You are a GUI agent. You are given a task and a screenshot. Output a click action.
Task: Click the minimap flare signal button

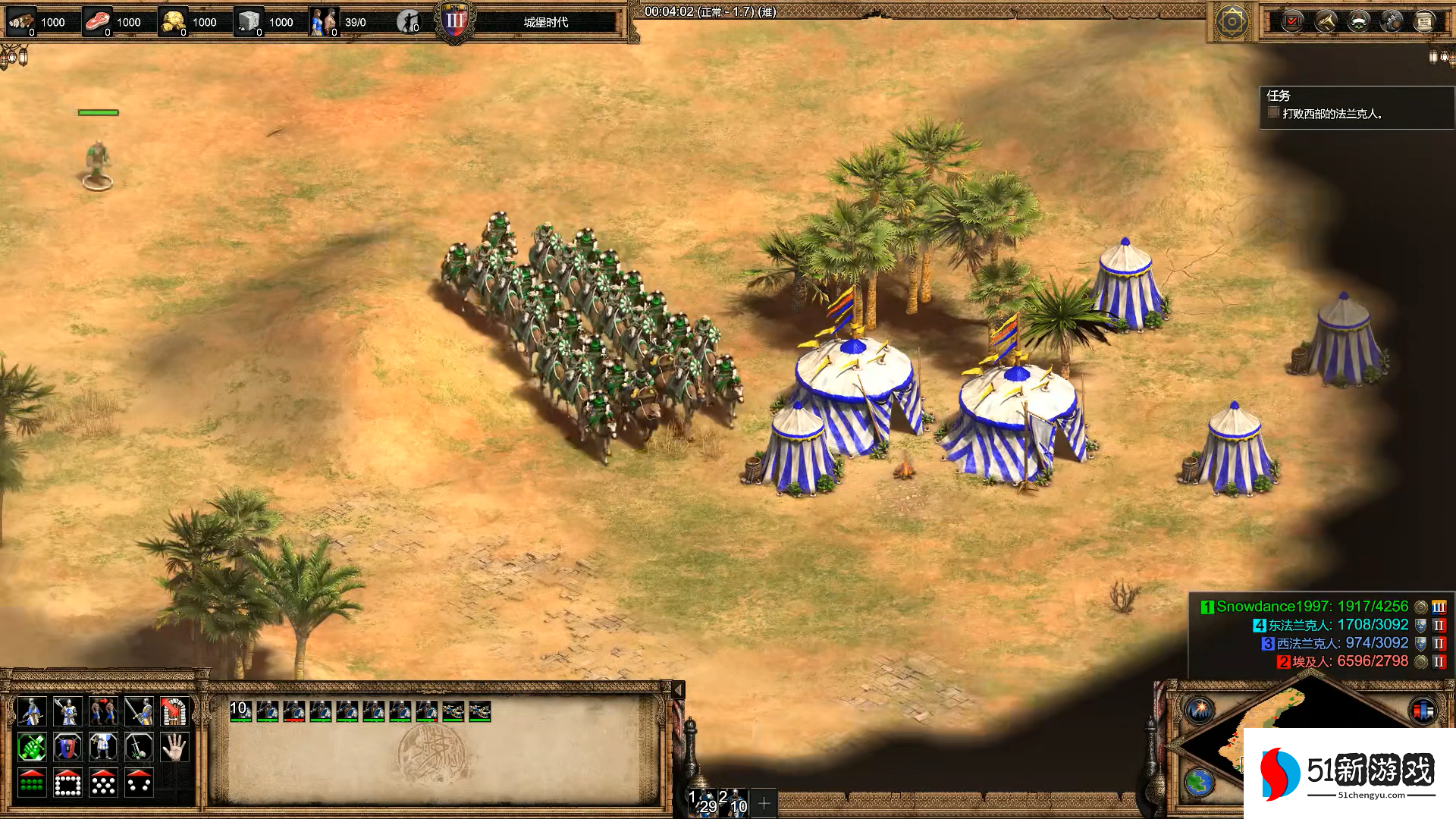pyautogui.click(x=1200, y=711)
